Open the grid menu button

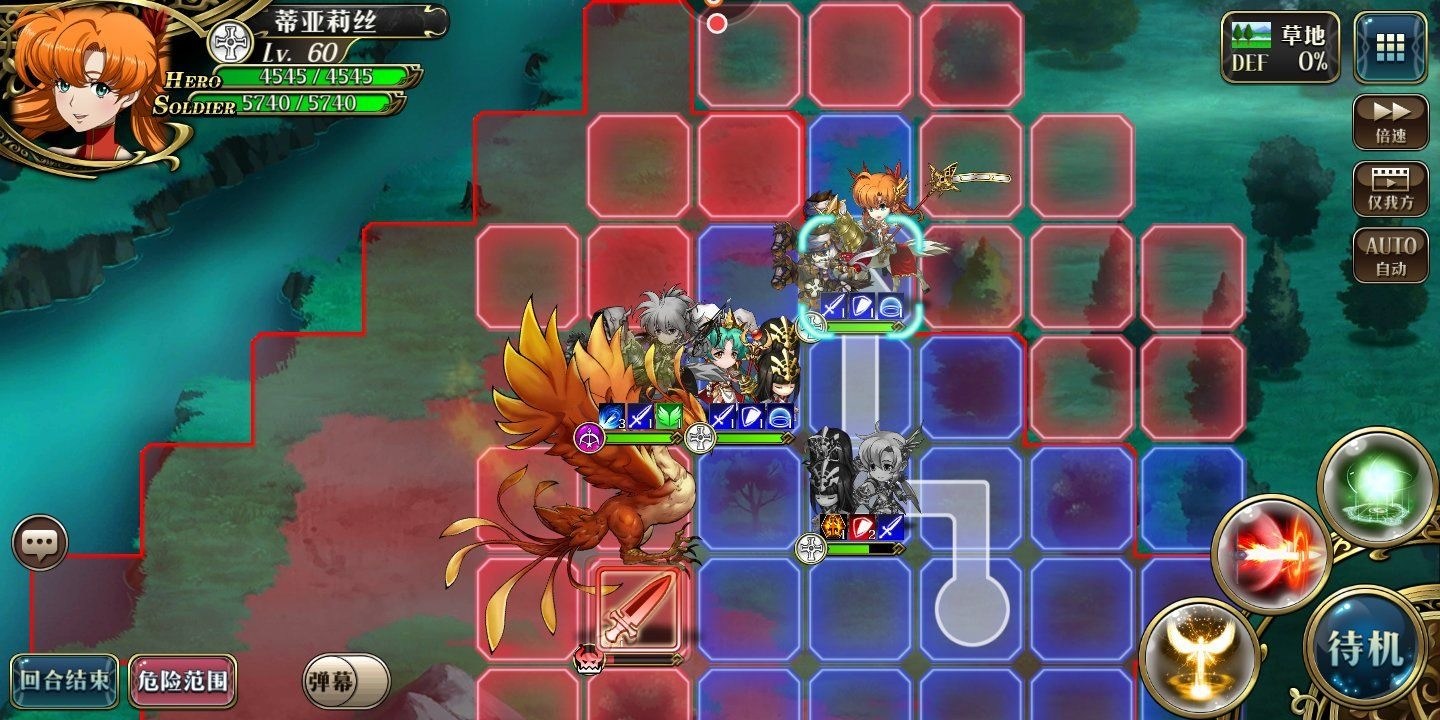click(1390, 47)
